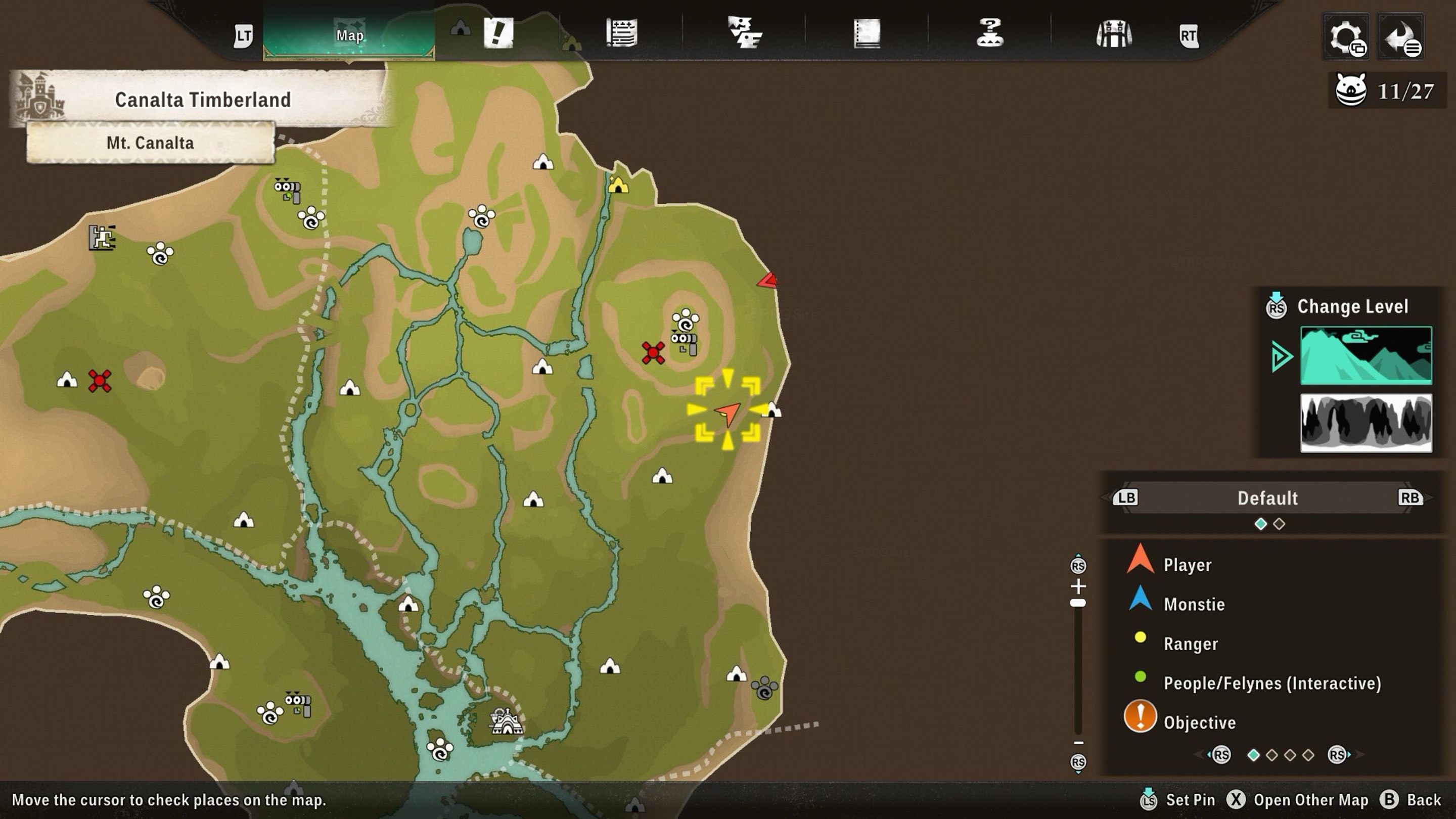Switch to the question mark tab
The image size is (1456, 819).
coord(990,33)
